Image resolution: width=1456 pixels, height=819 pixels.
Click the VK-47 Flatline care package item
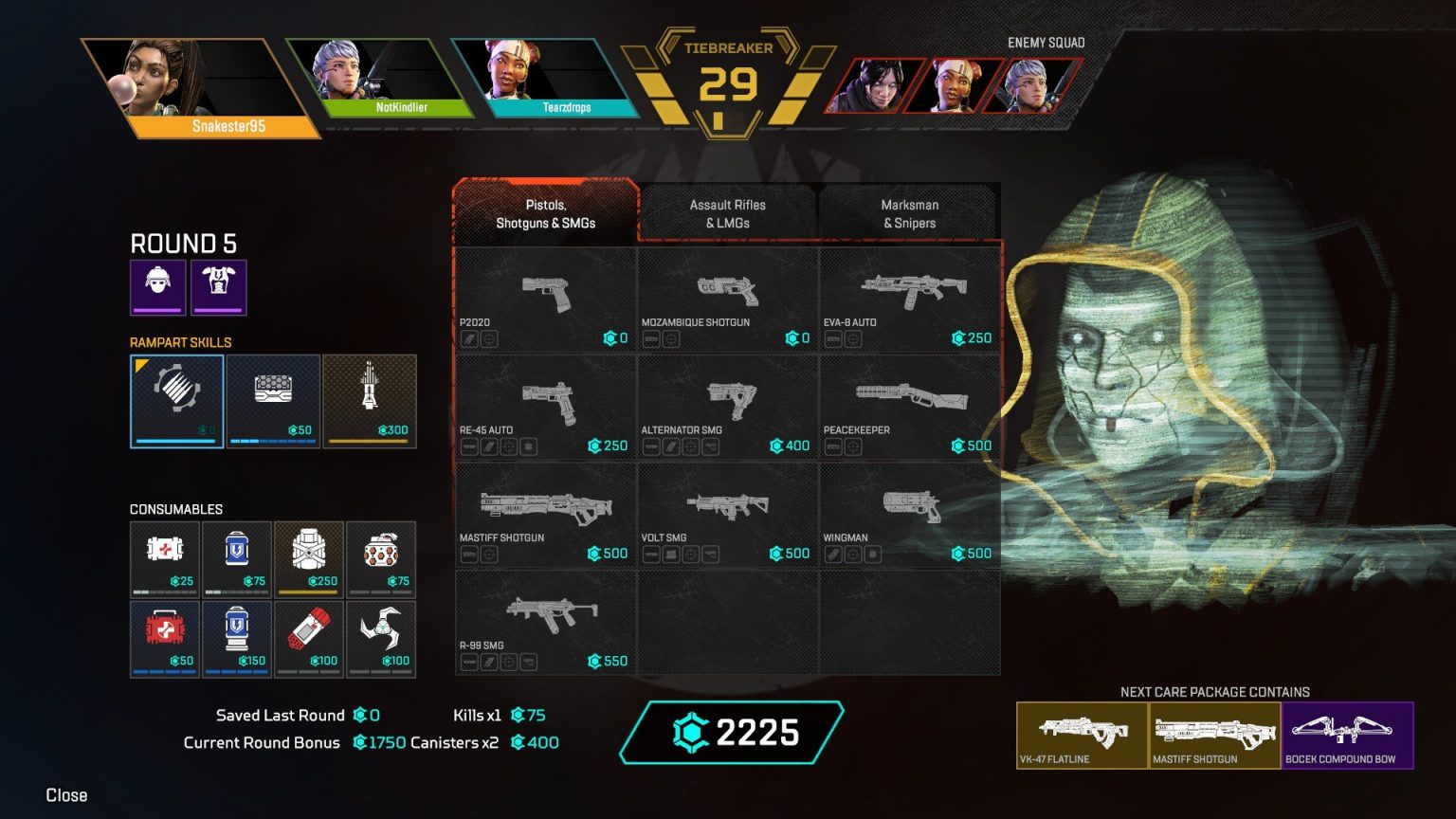pyautogui.click(x=1083, y=735)
